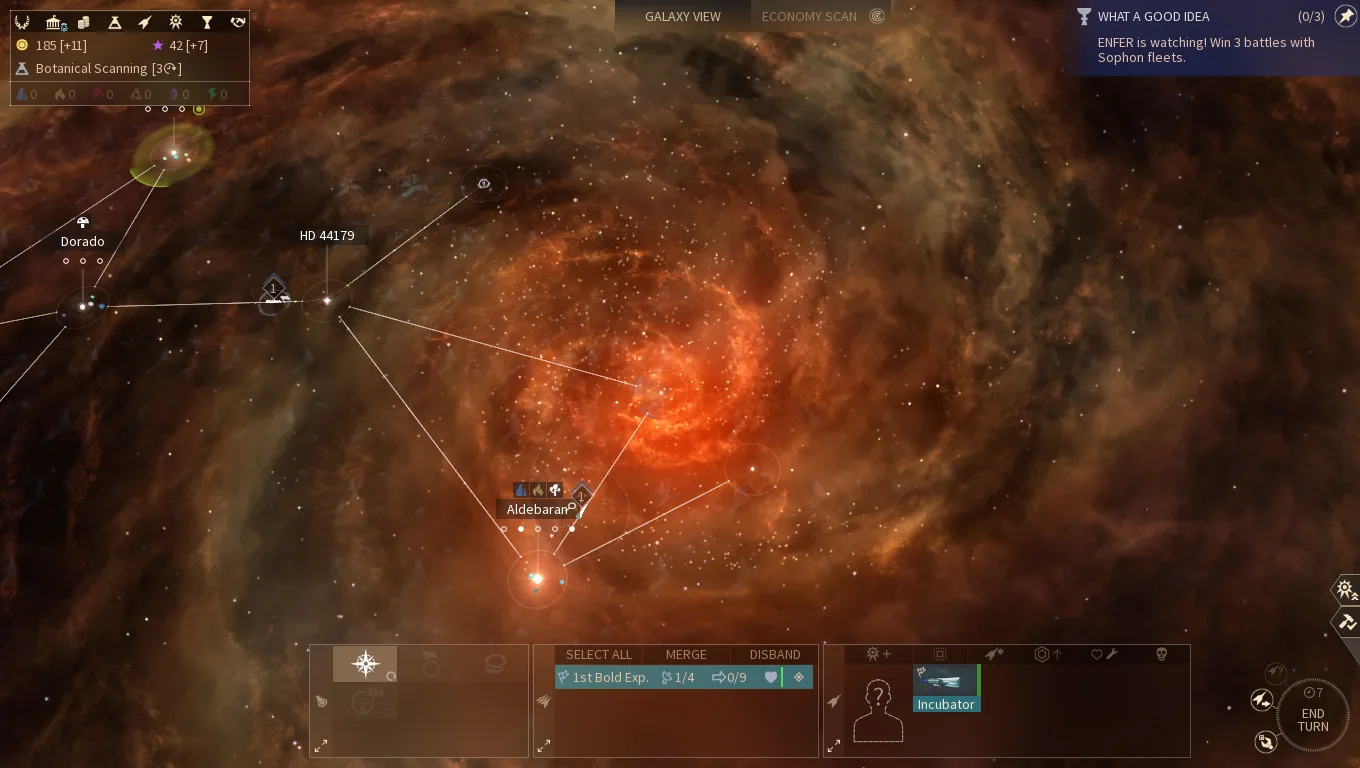Expand the fleet panel with its corner arrow
This screenshot has width=1360, height=768.
(545, 745)
